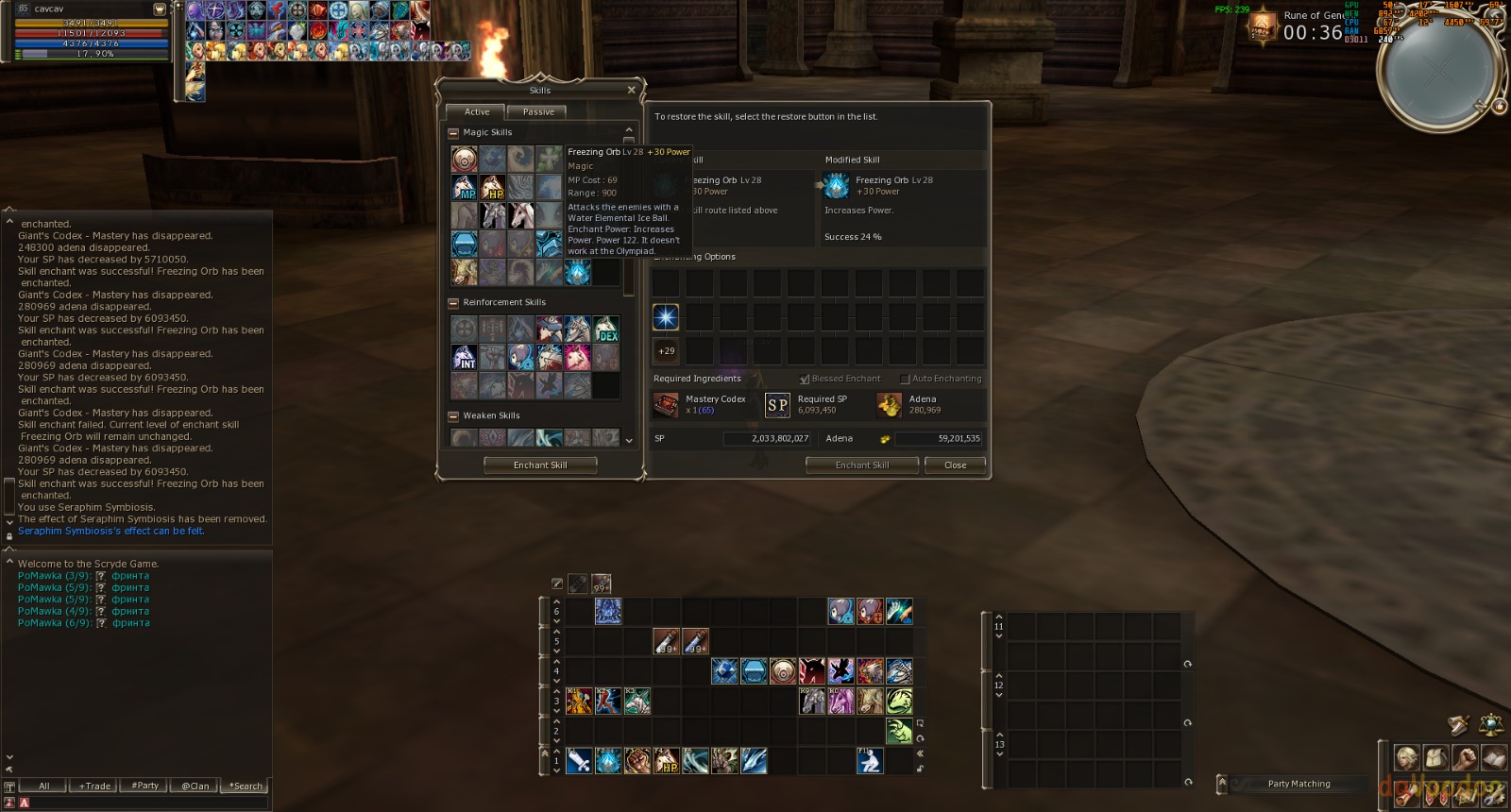
Task: Click the circular minimap
Action: pos(1437,71)
